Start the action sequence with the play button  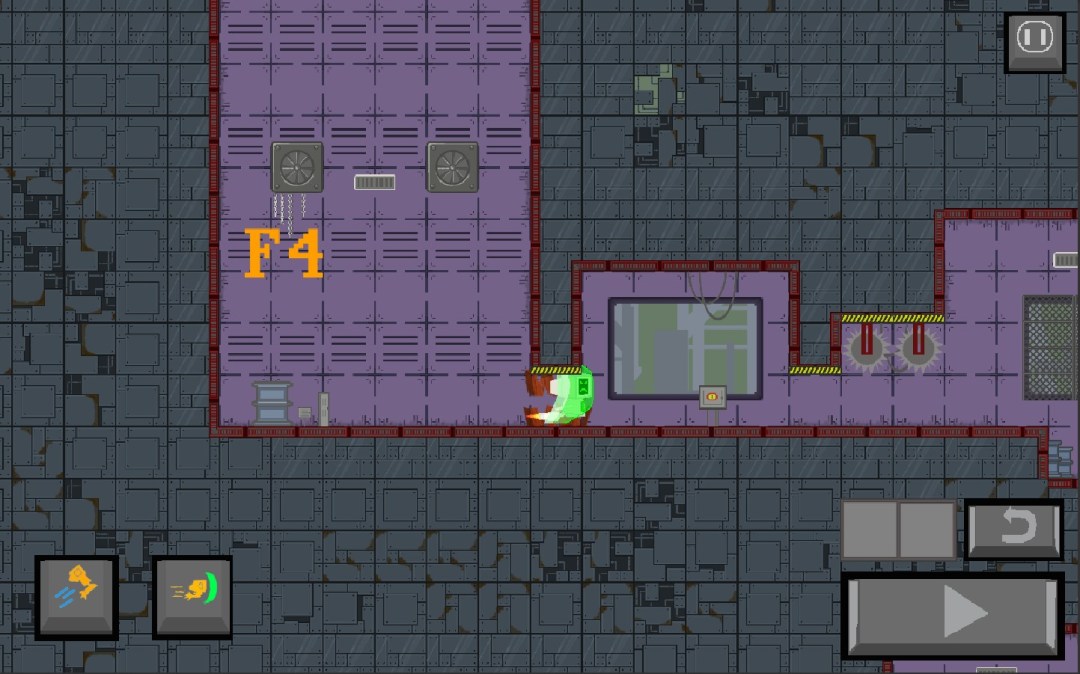(x=953, y=614)
